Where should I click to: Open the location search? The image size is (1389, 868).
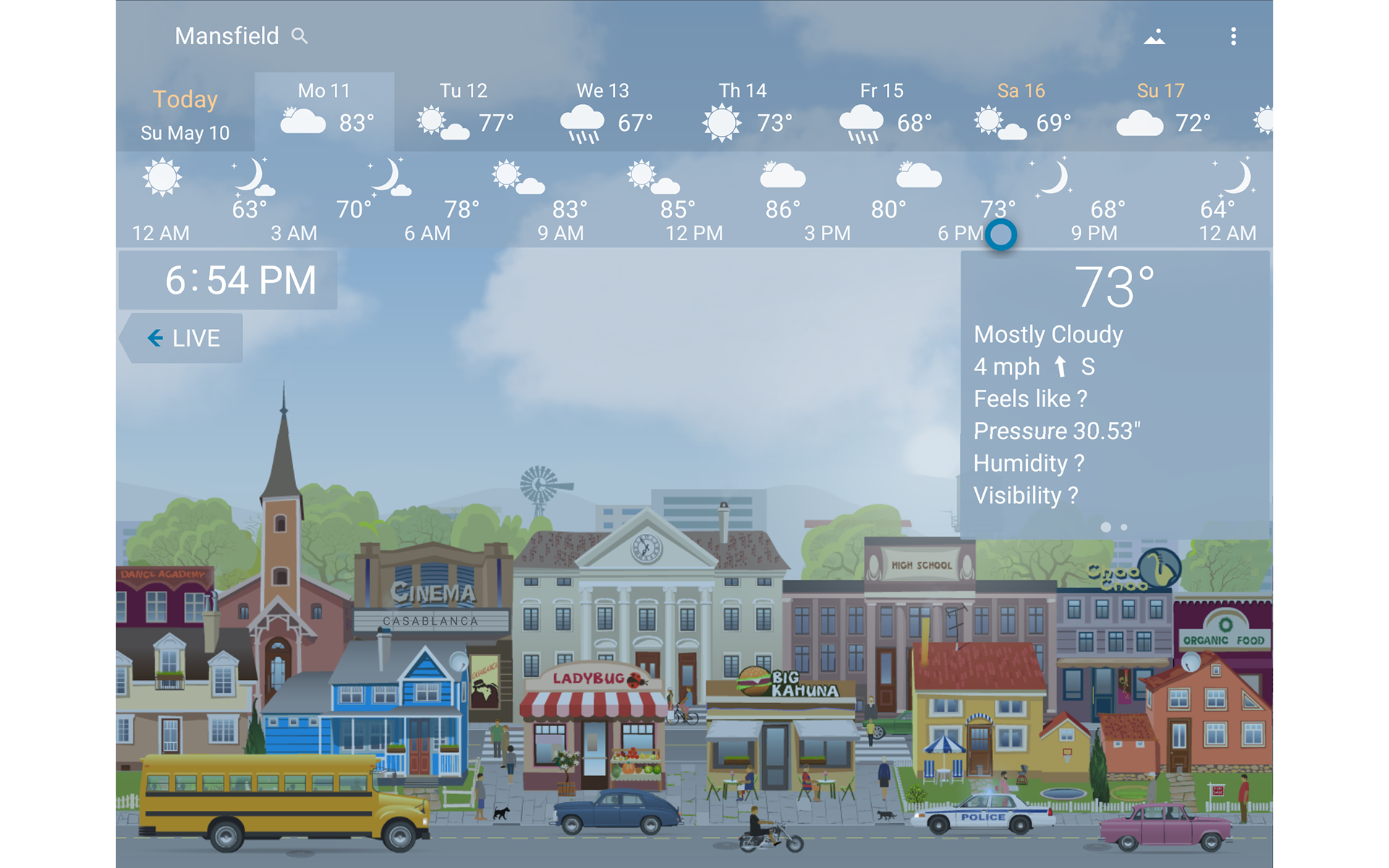[x=300, y=36]
